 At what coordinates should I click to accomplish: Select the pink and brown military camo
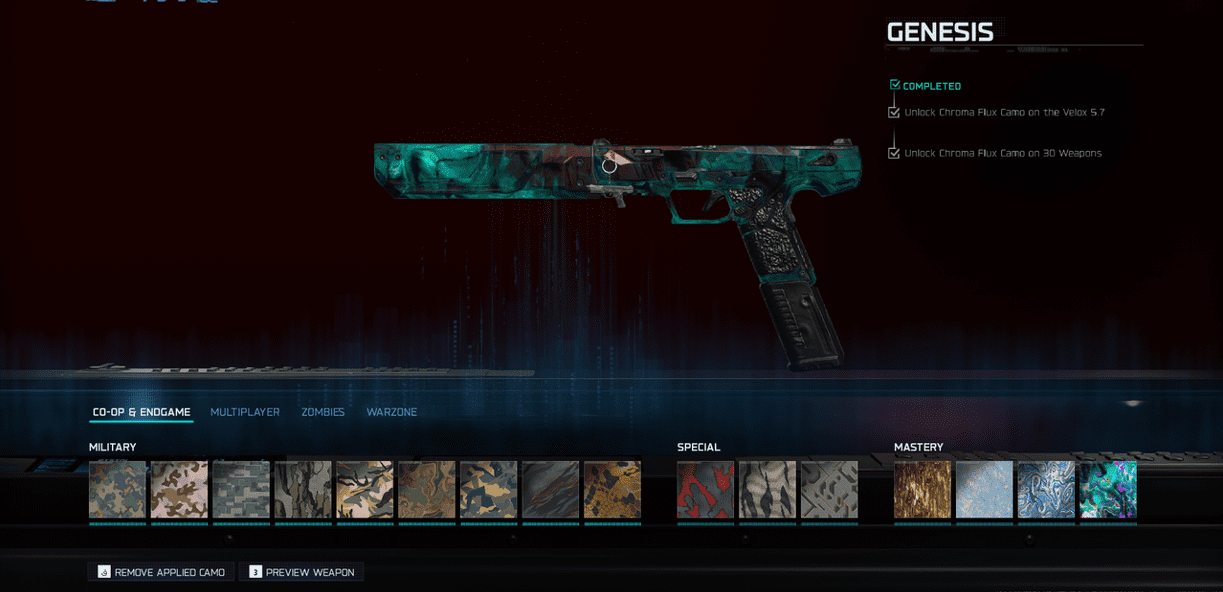179,489
